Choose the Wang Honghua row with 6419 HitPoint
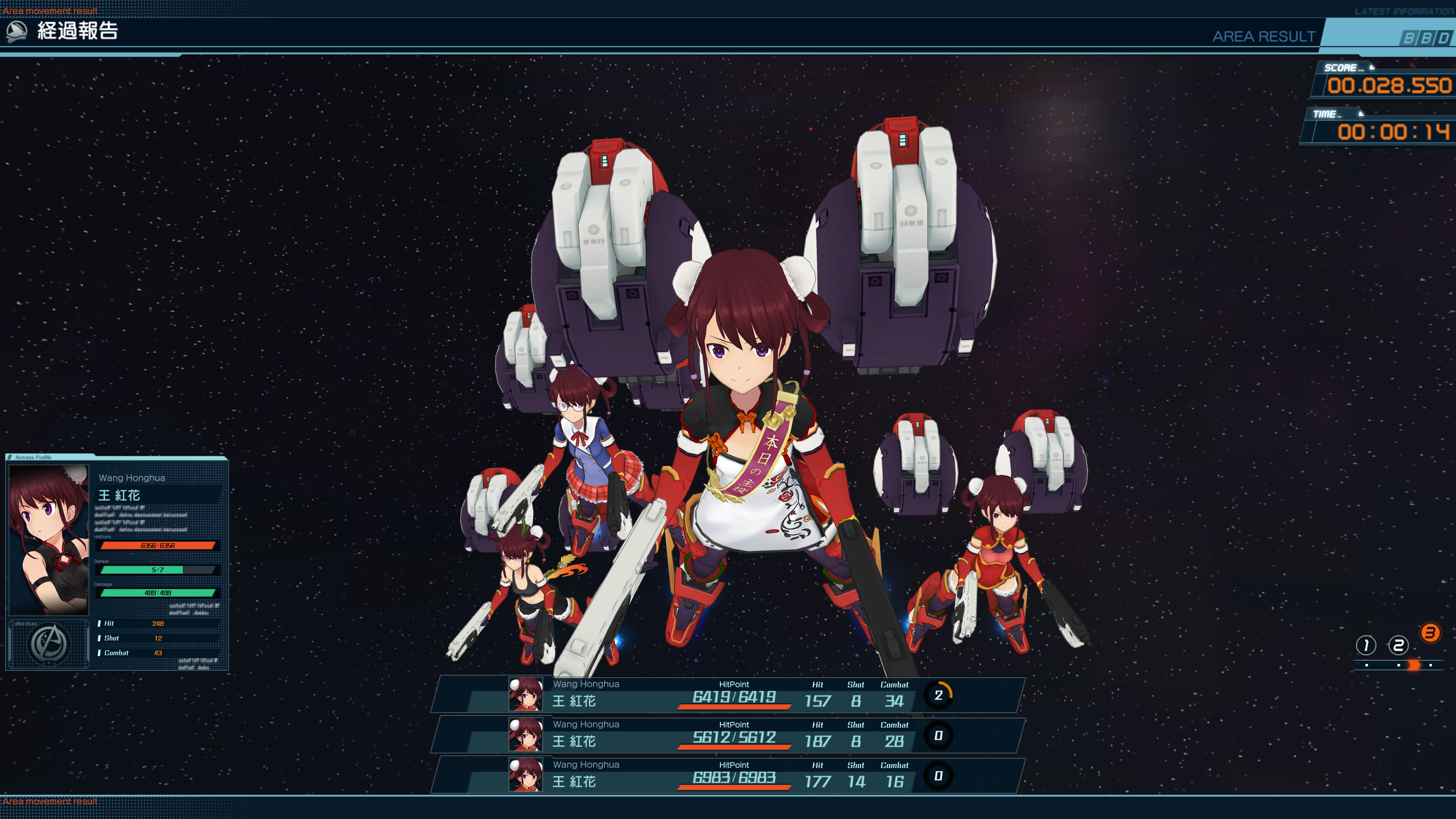The height and width of the screenshot is (819, 1456). click(728, 695)
